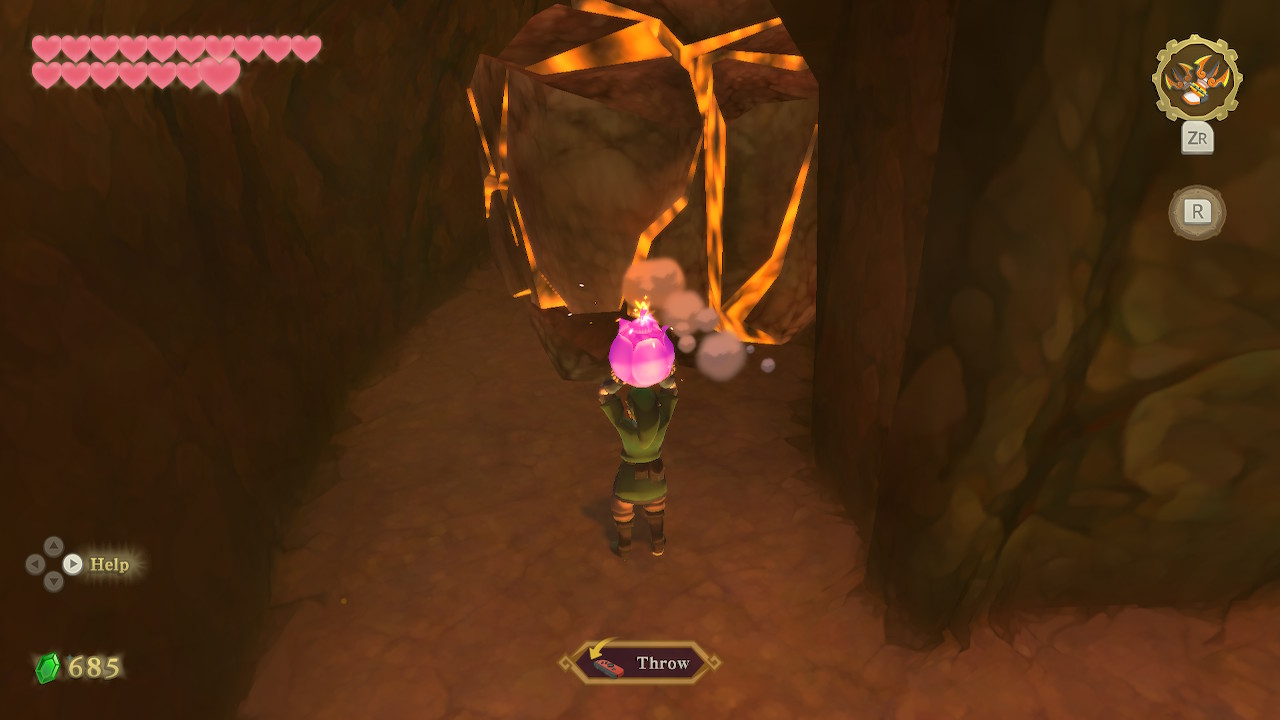The width and height of the screenshot is (1280, 720).
Task: Select the equipped Beetle item icon
Action: 1196,80
